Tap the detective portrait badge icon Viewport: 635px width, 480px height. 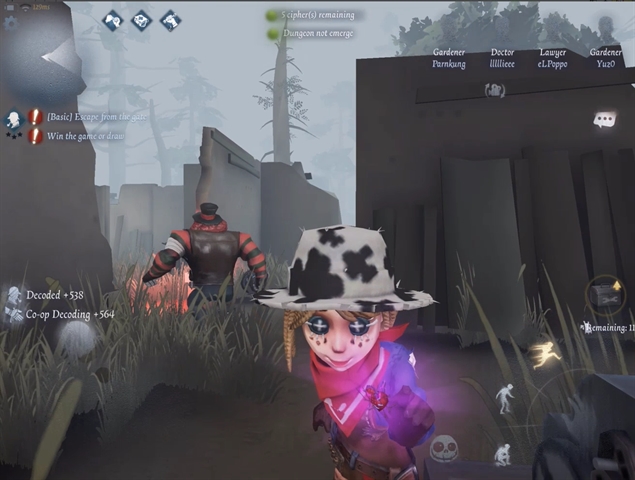[13, 121]
